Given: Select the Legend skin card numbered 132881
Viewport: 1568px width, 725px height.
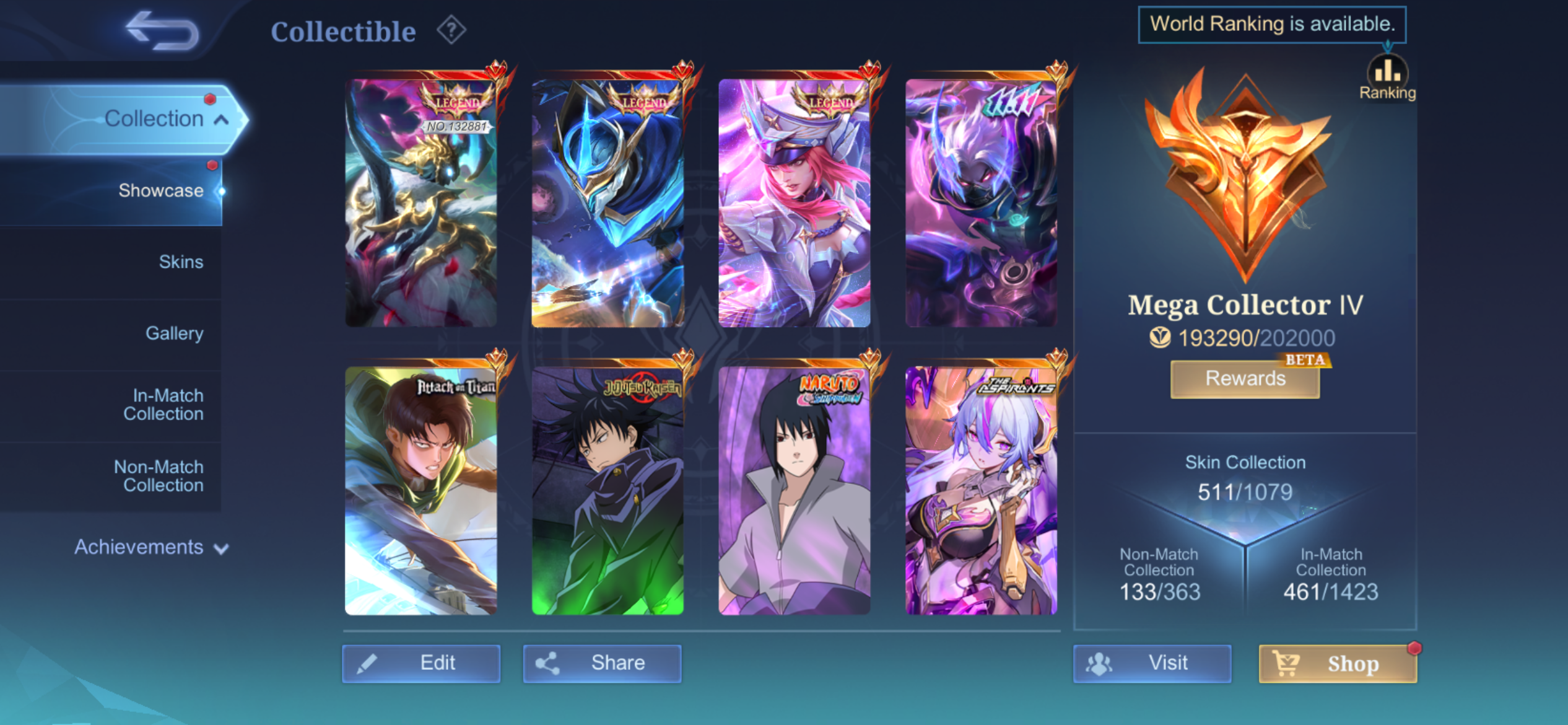Looking at the screenshot, I should (421, 203).
